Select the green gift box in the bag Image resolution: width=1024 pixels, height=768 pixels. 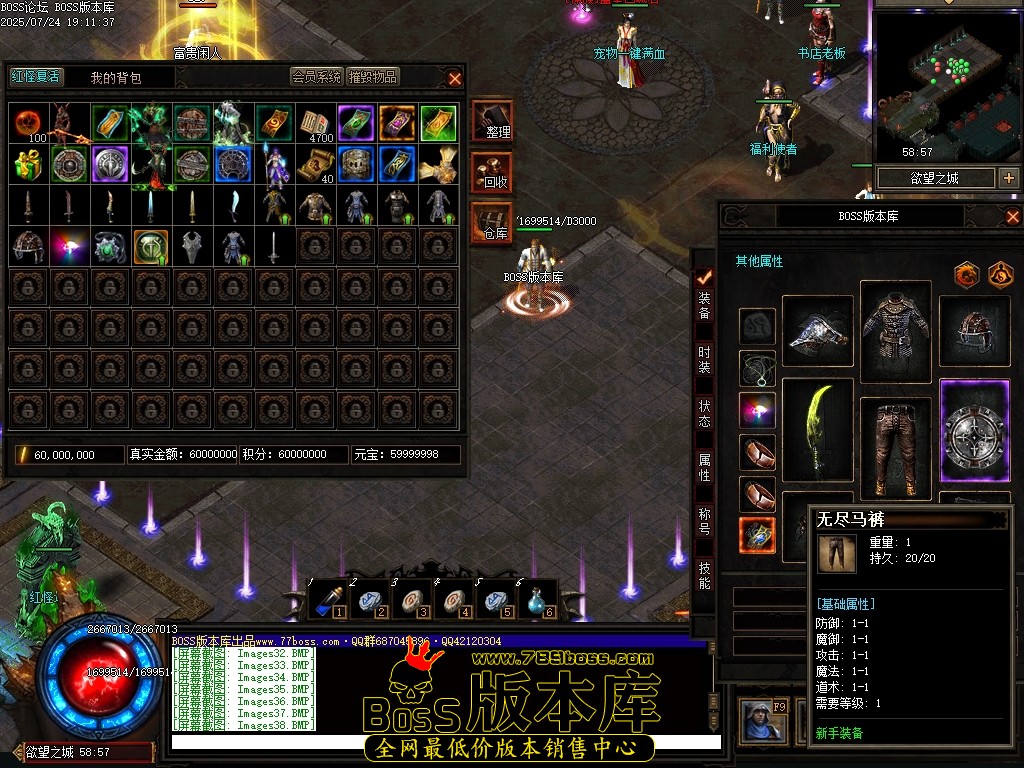[29, 164]
